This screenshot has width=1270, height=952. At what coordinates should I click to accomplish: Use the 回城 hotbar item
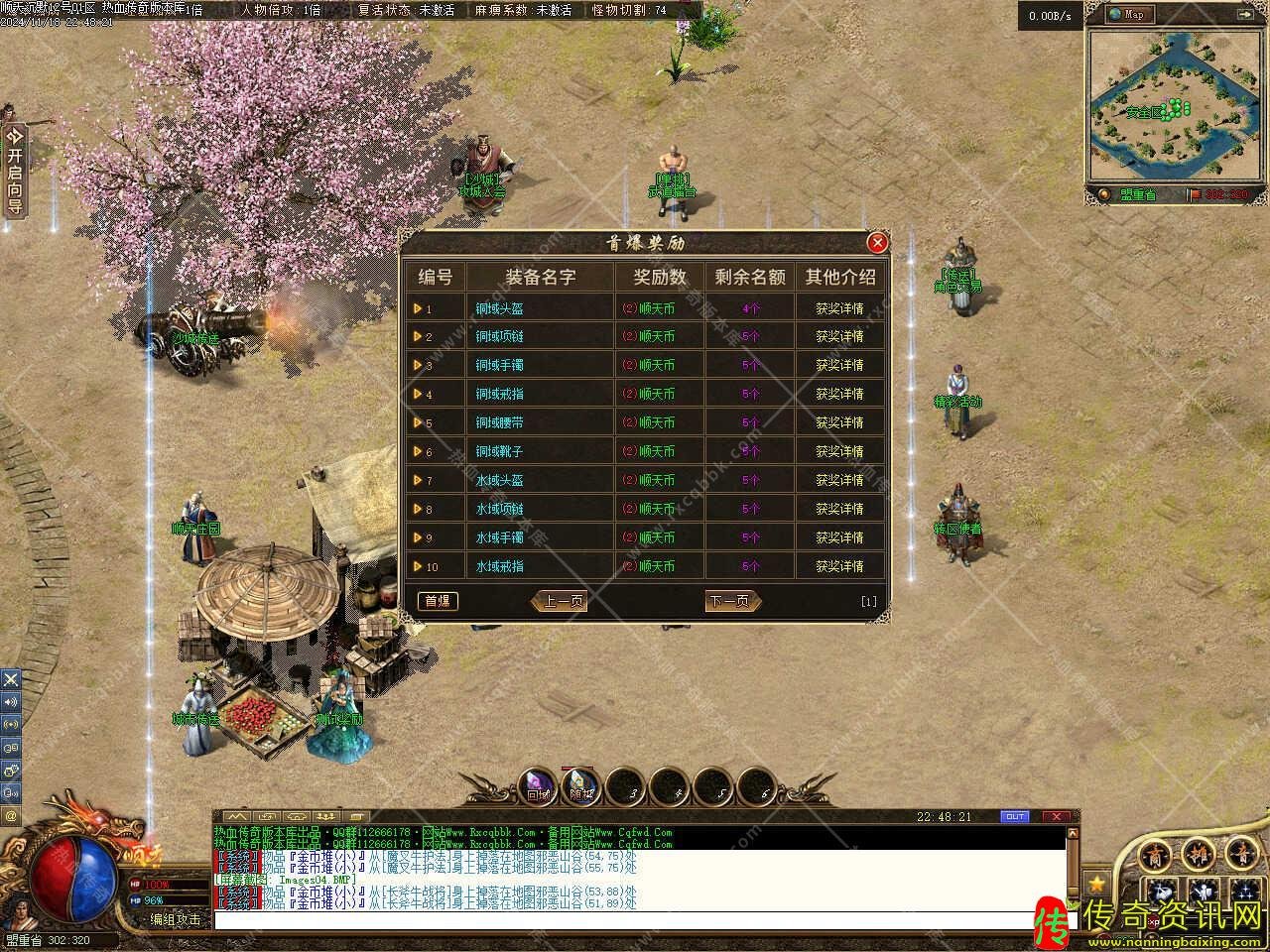click(539, 787)
